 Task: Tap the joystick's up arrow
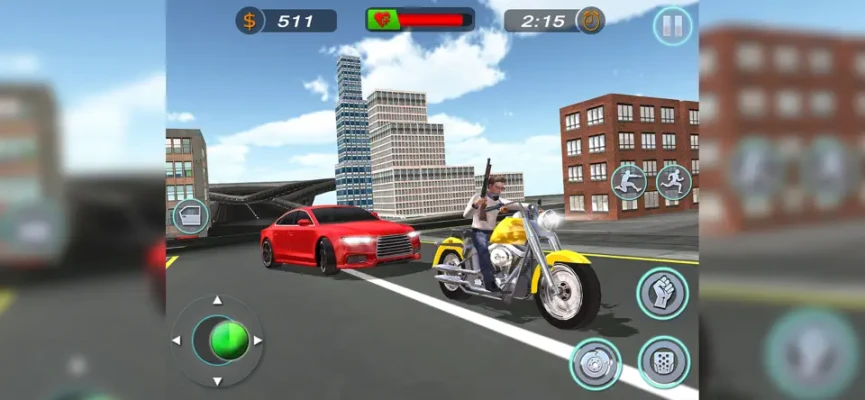tap(218, 300)
